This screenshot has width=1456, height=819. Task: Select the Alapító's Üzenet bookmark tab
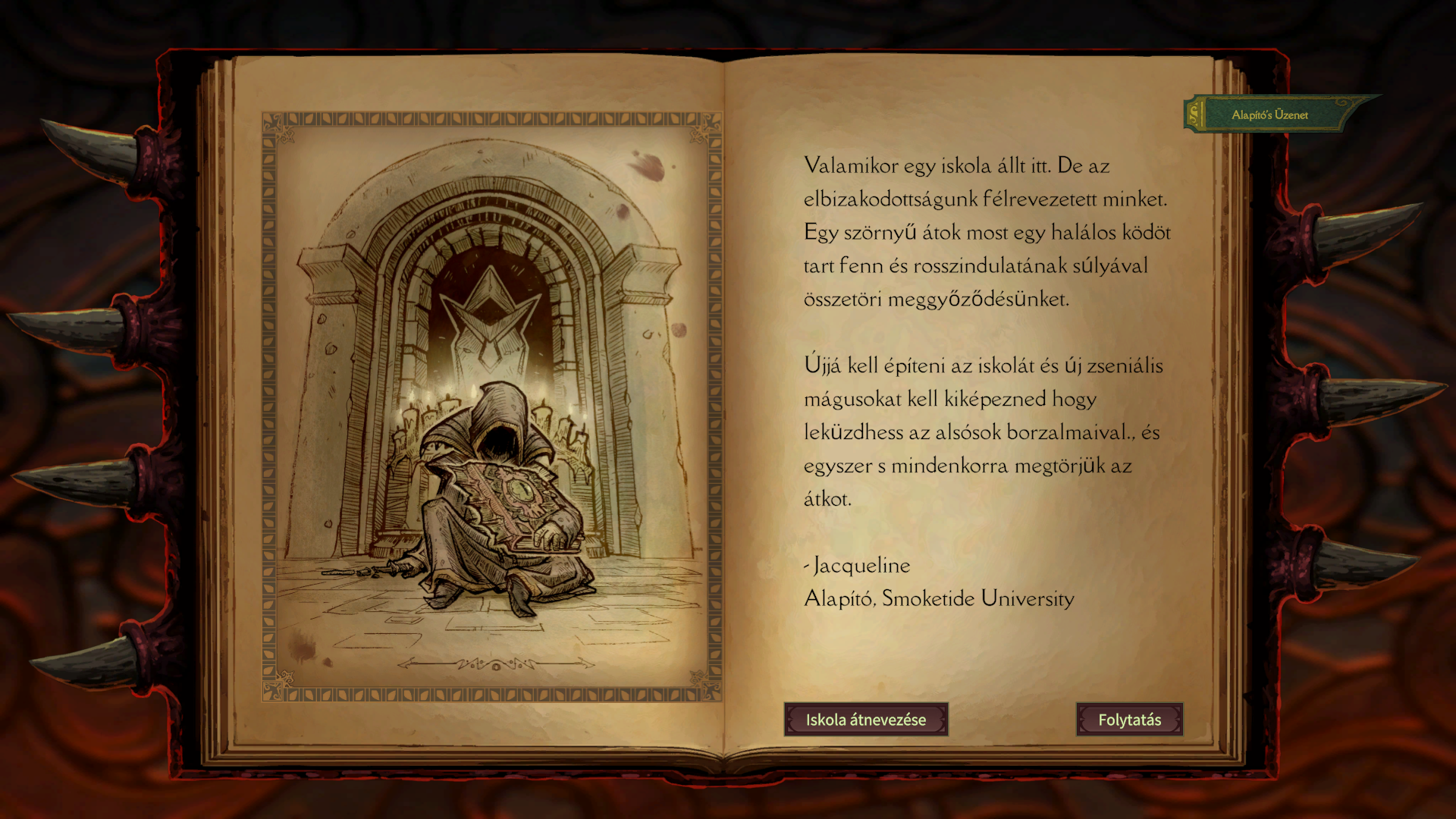1269,115
